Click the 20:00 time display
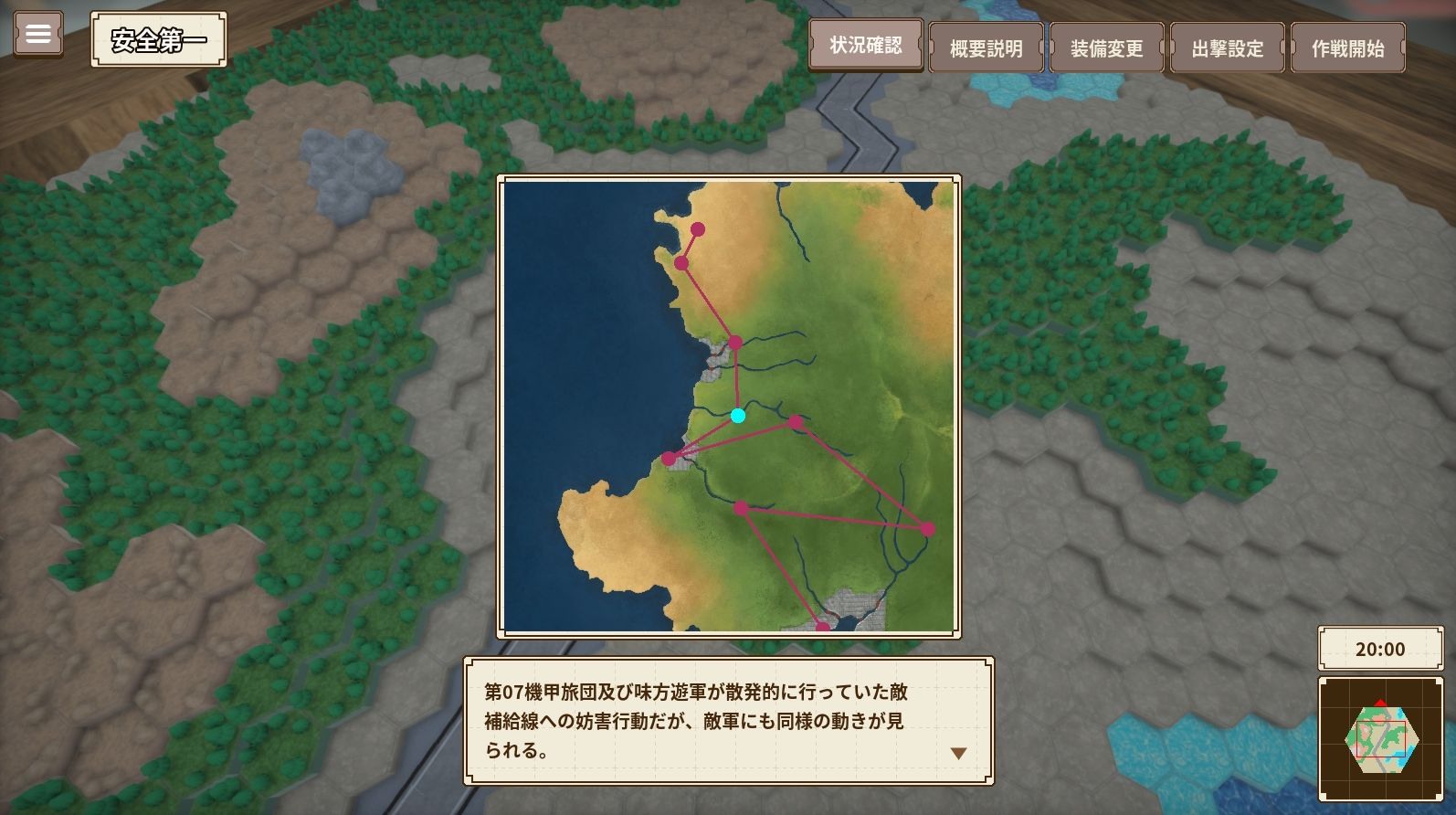This screenshot has height=815, width=1456. point(1380,649)
